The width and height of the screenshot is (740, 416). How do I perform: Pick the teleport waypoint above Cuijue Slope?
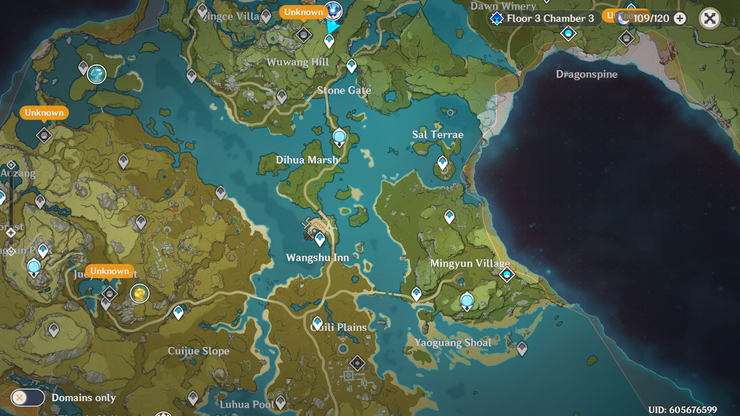pos(178,312)
